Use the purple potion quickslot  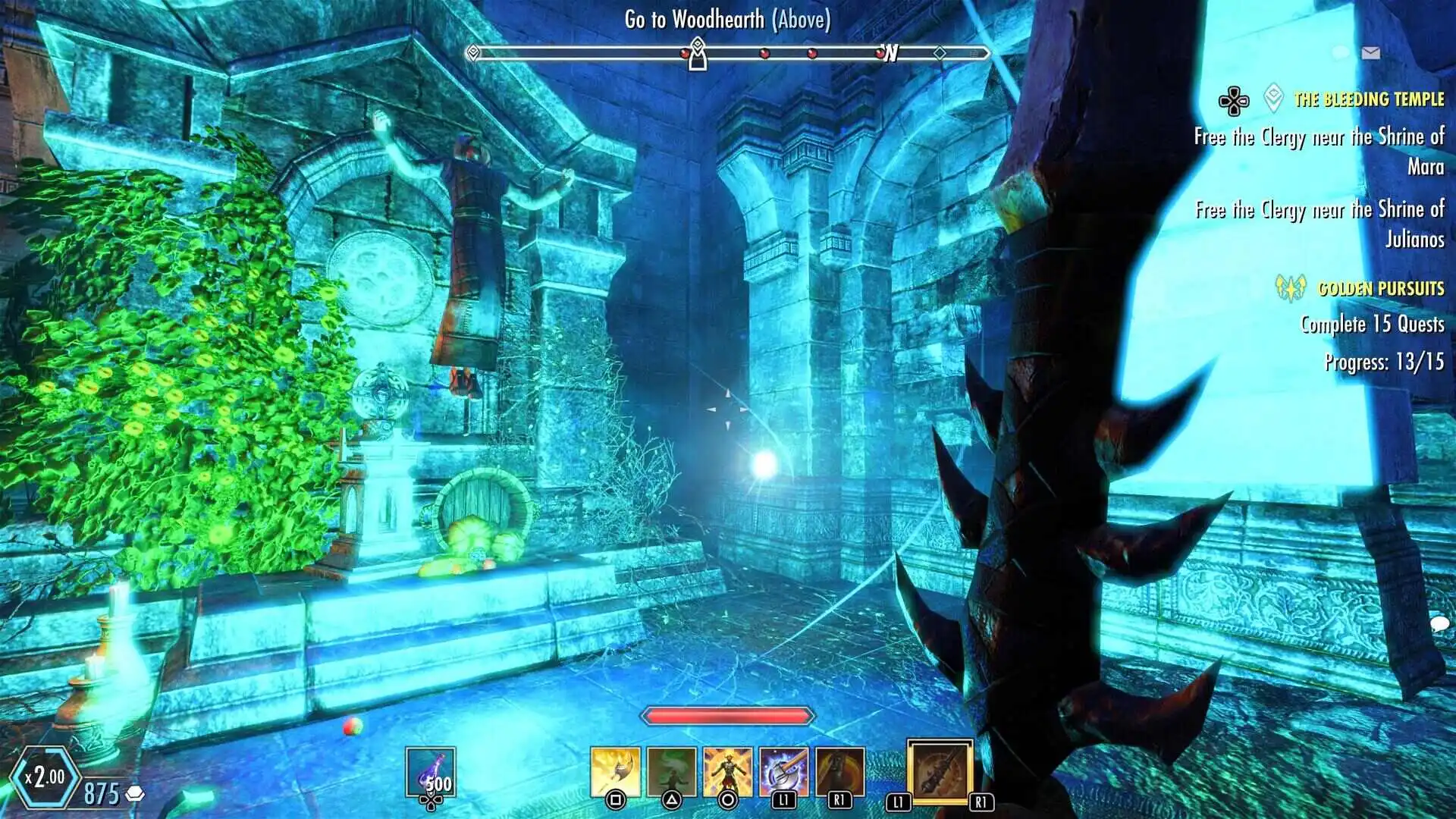pyautogui.click(x=430, y=772)
